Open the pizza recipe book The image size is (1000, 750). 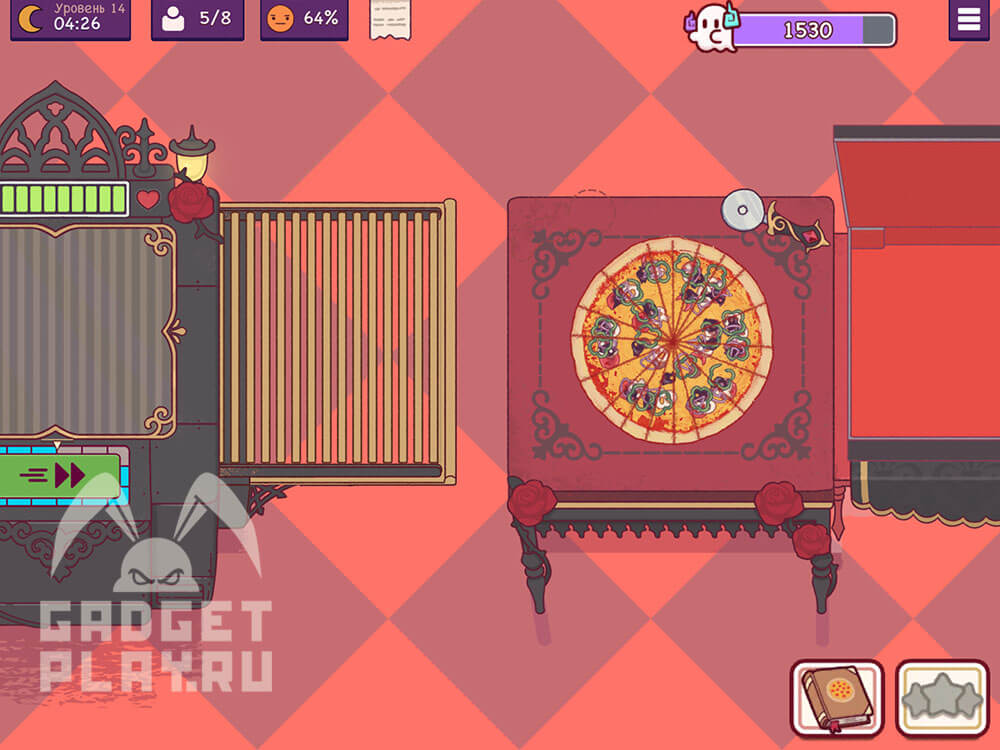click(836, 696)
